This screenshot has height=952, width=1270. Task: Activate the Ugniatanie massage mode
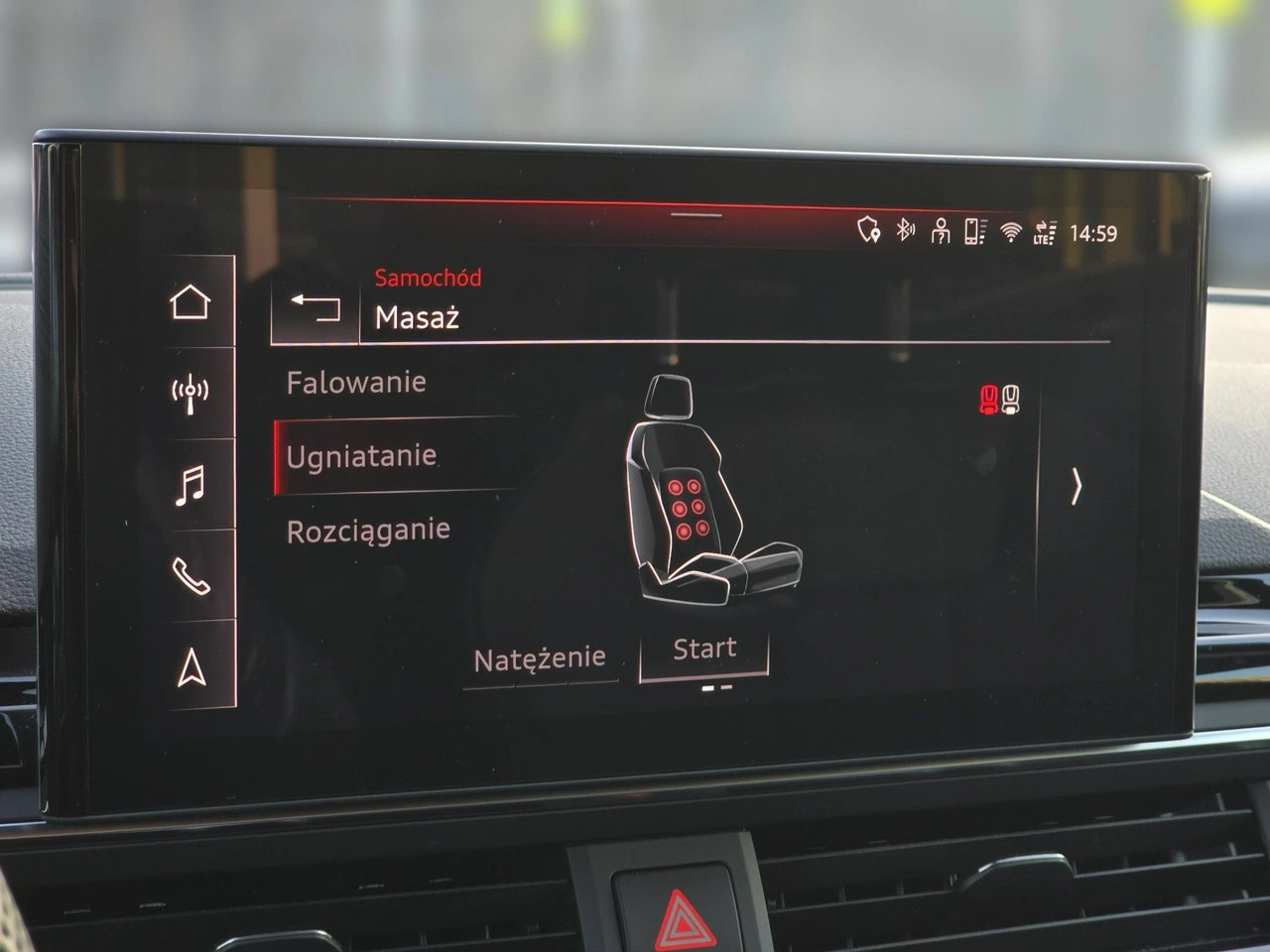362,456
